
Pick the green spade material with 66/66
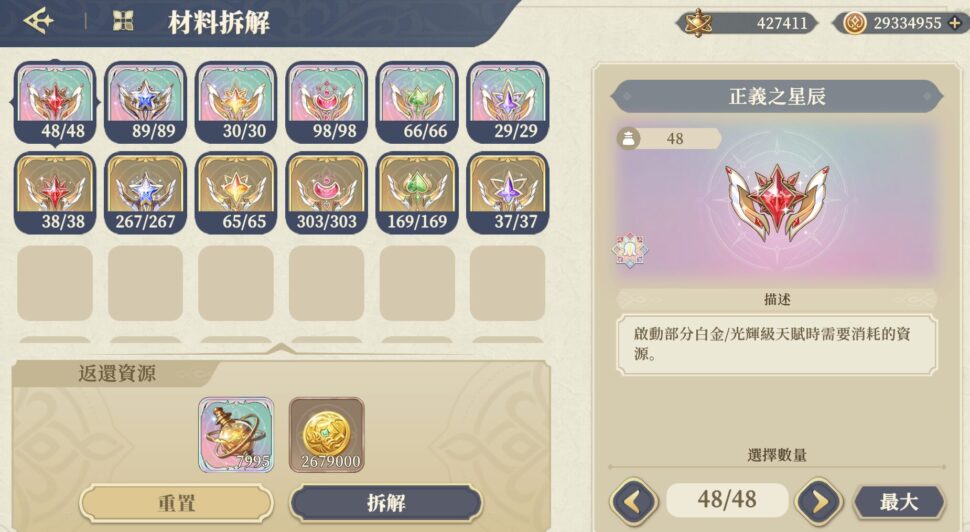click(x=417, y=102)
